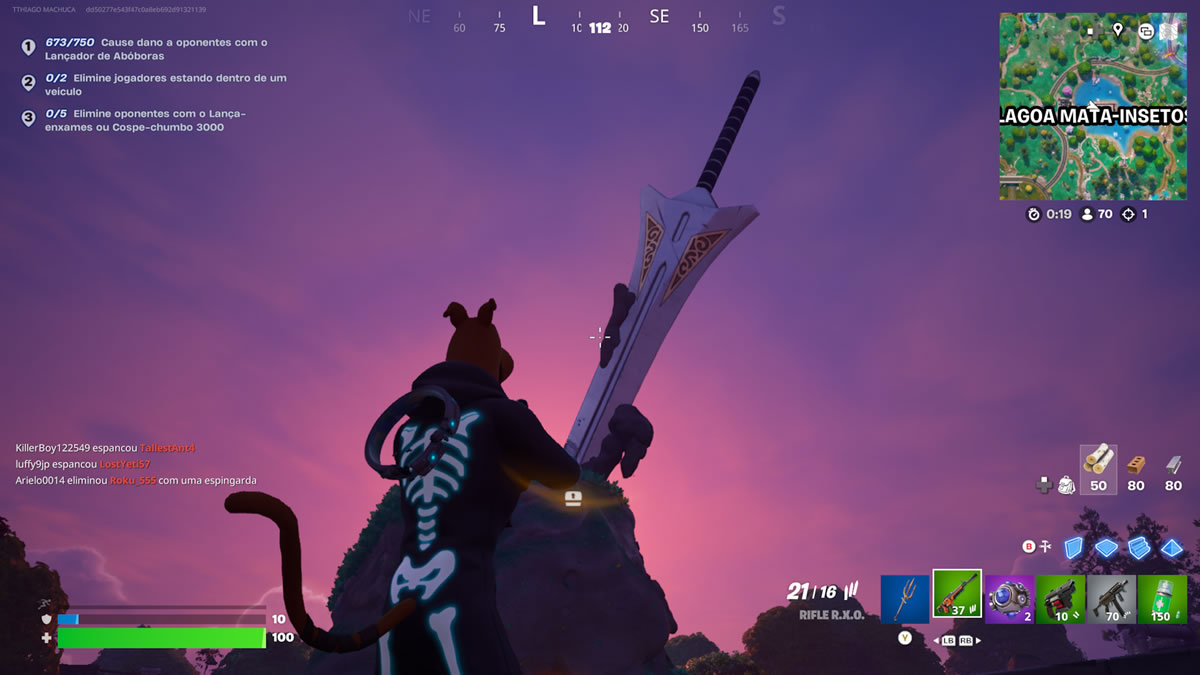Select the stairs building piece
The image size is (1200, 675).
click(x=1139, y=547)
